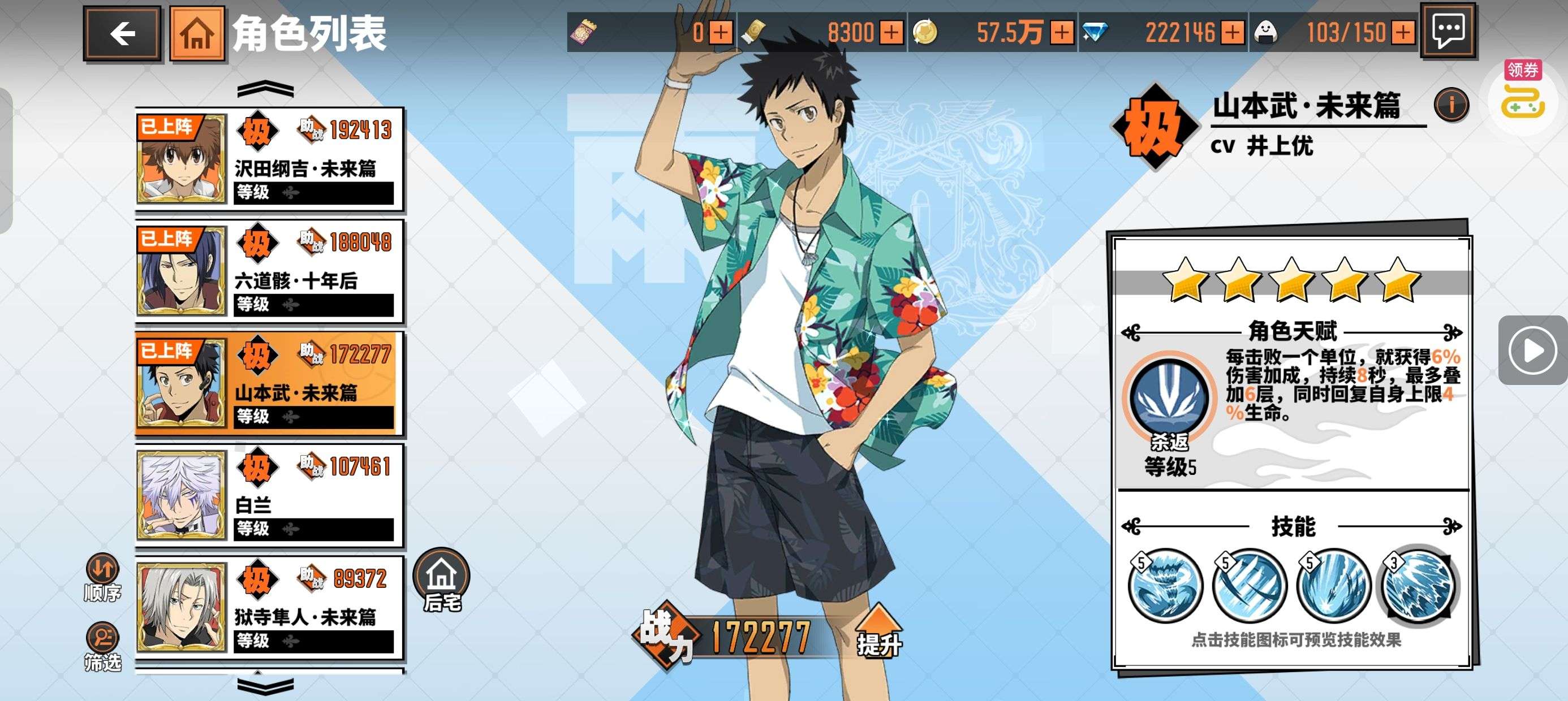Add more diamonds with the plus button

(x=1233, y=32)
